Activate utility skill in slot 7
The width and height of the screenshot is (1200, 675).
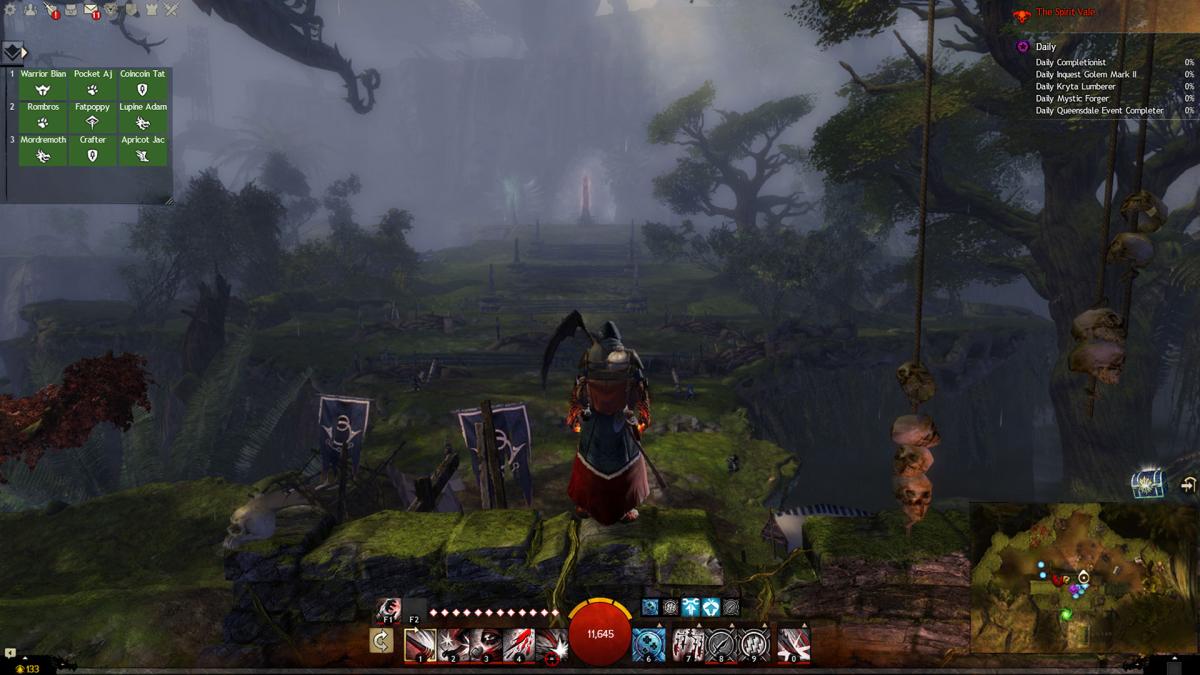coord(688,645)
